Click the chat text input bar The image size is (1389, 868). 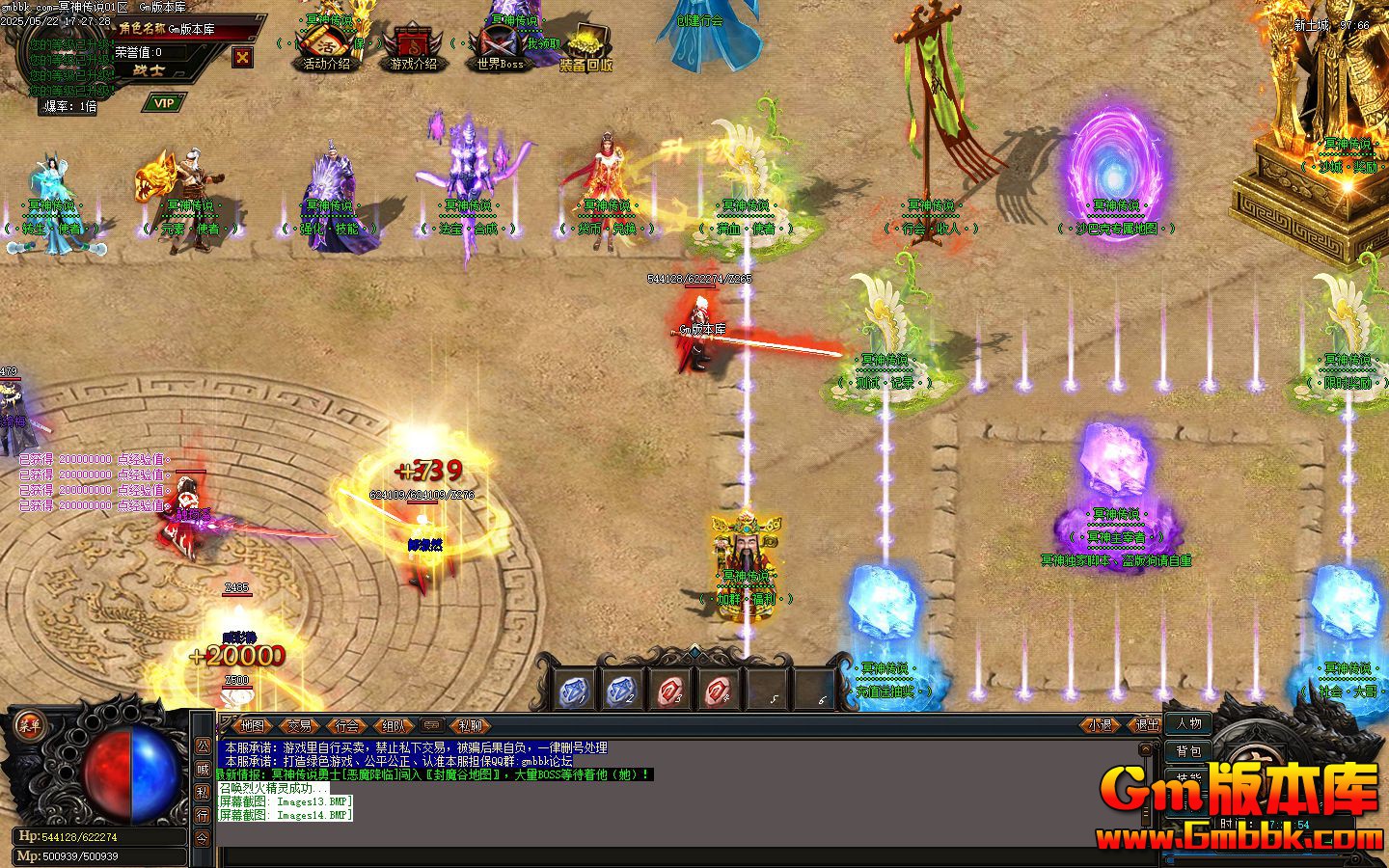point(675,856)
